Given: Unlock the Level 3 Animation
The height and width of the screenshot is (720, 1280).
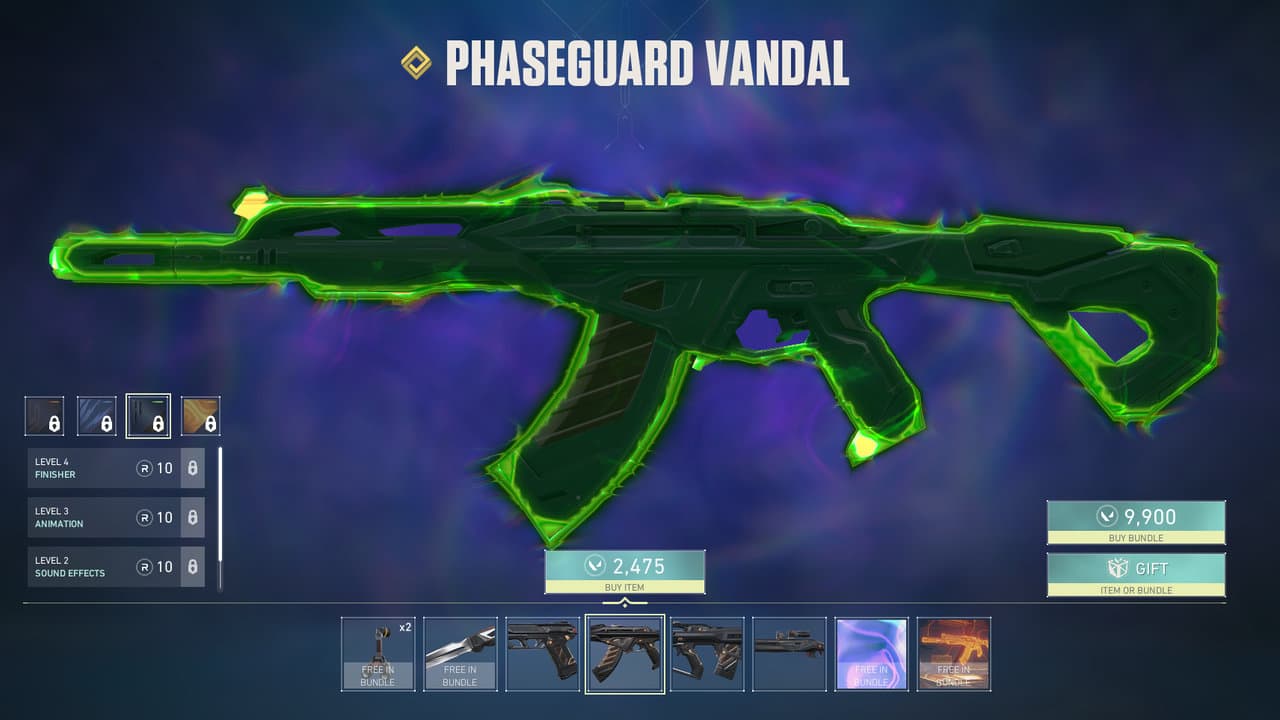Looking at the screenshot, I should pyautogui.click(x=193, y=517).
